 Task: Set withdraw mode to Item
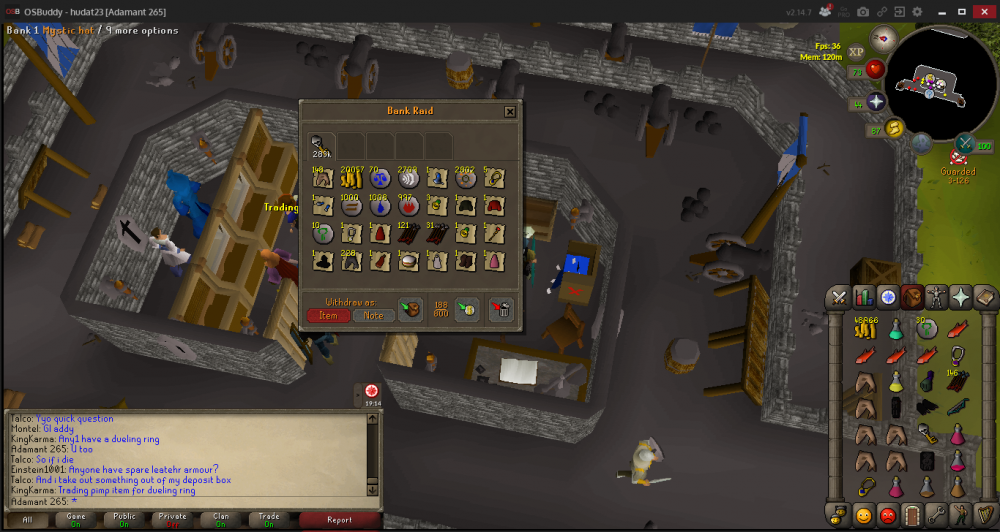click(328, 315)
